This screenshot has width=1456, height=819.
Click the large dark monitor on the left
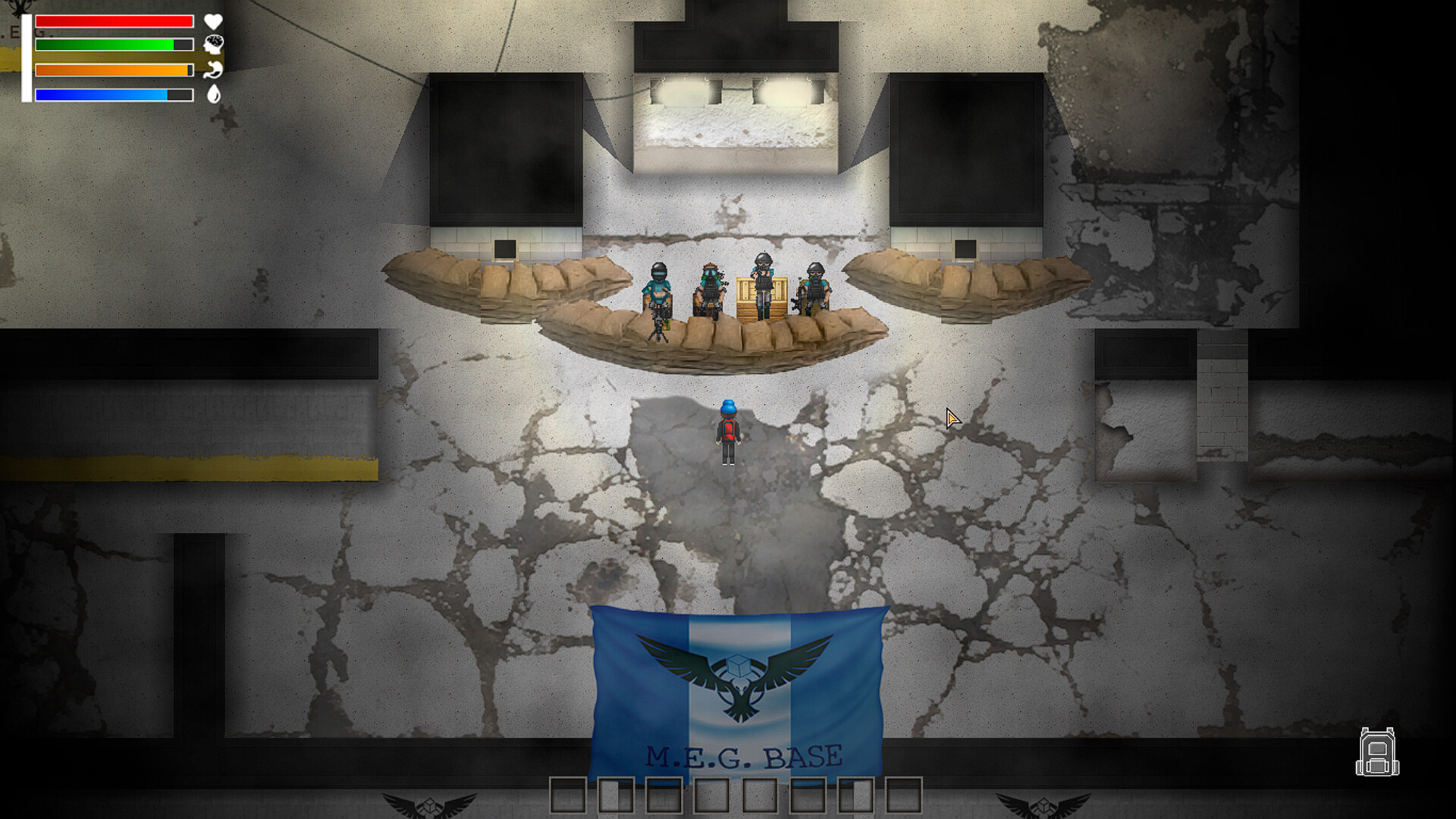(504, 148)
